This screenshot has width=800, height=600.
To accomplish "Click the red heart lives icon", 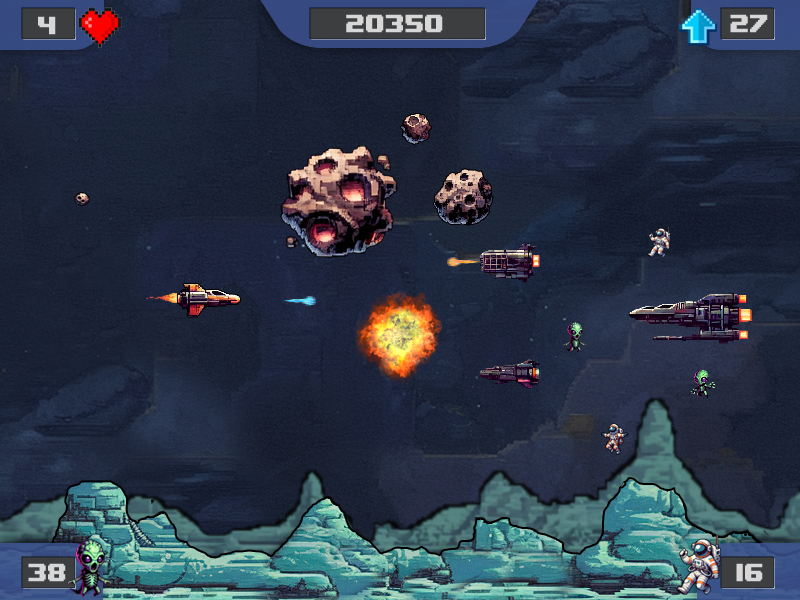I will coord(100,26).
